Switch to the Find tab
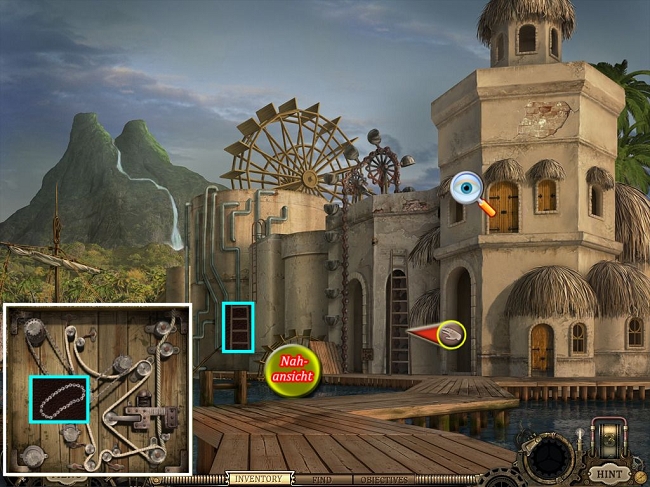The image size is (650, 487). click(323, 480)
